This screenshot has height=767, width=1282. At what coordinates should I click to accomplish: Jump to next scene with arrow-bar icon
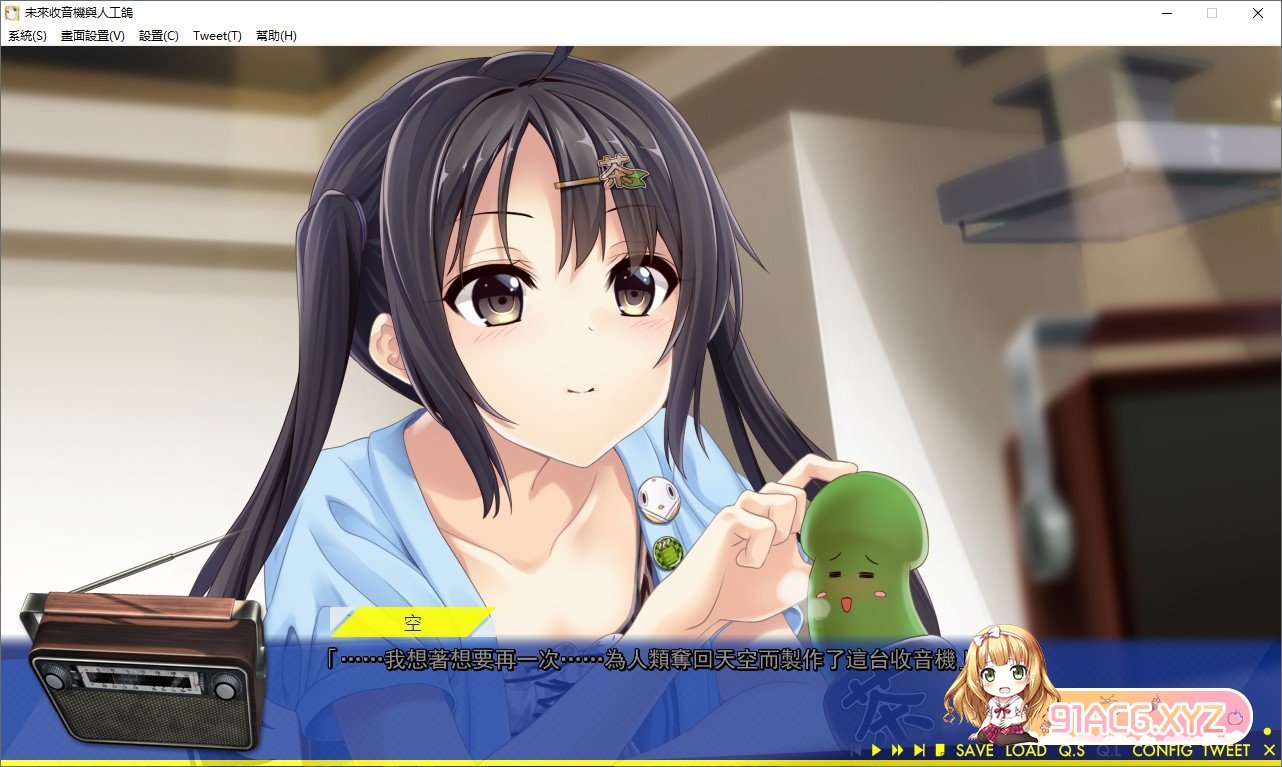coord(919,750)
